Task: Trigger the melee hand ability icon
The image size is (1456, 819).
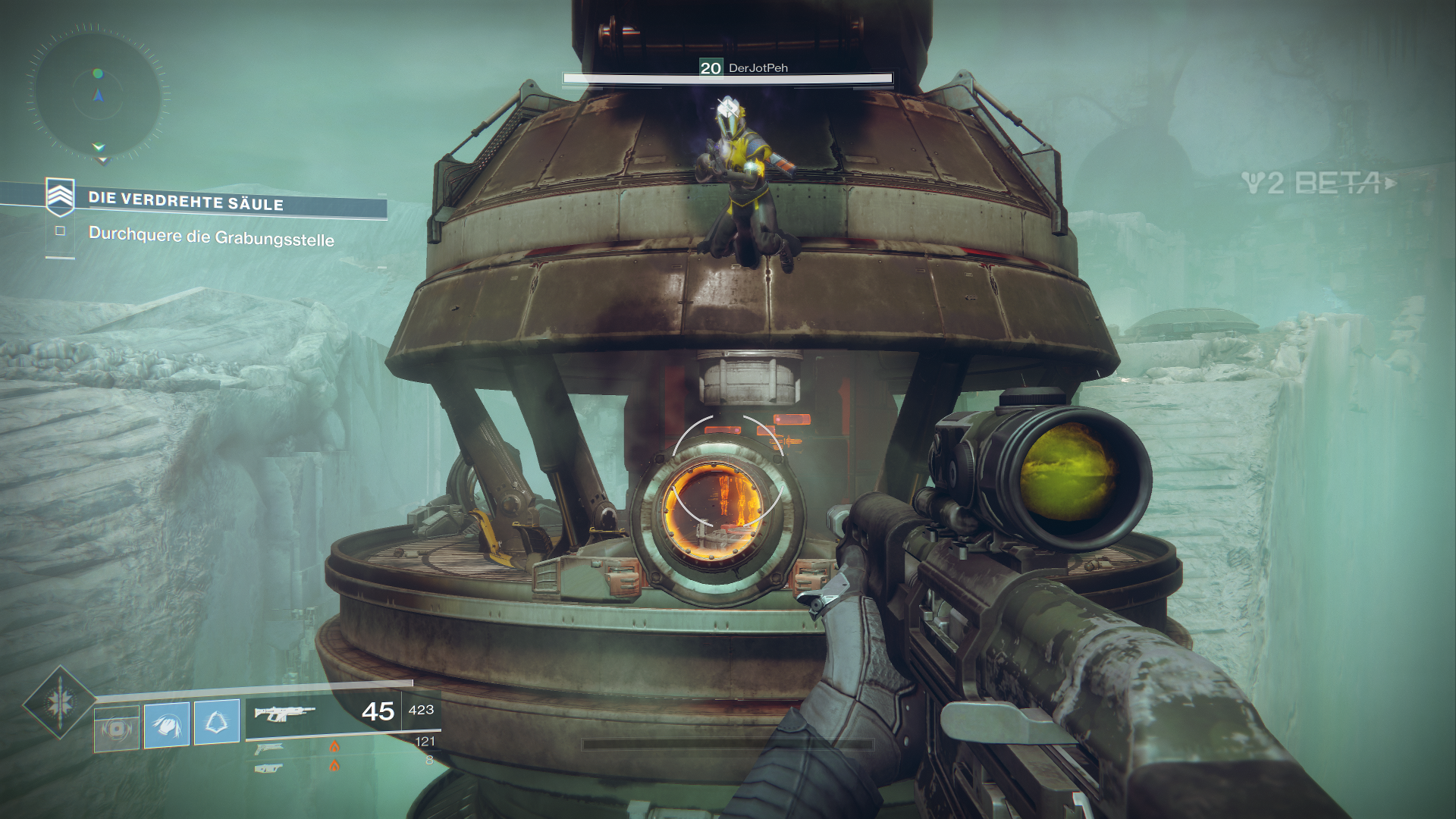Action: pos(167,724)
